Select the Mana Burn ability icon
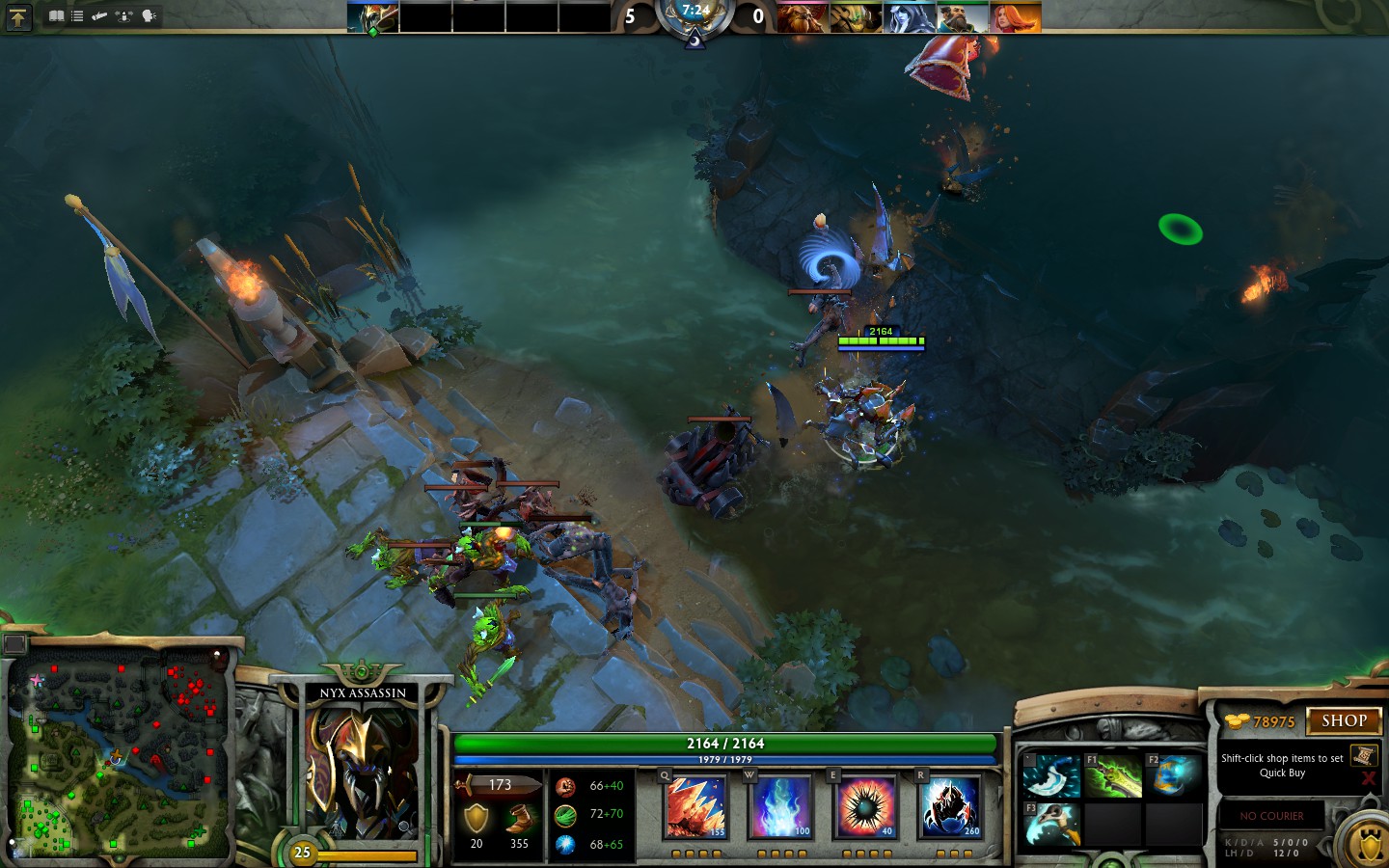Viewport: 1389px width, 868px height. (x=781, y=808)
